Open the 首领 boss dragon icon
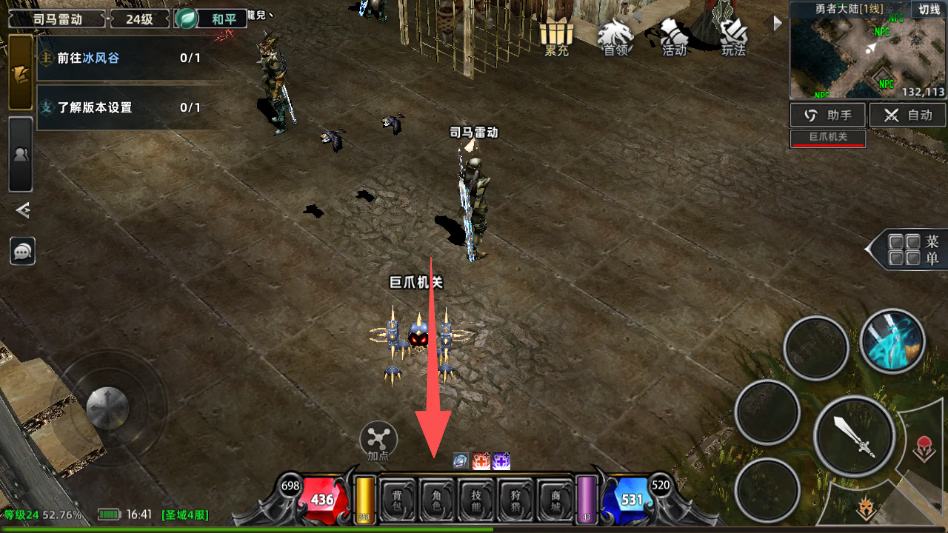 point(616,36)
